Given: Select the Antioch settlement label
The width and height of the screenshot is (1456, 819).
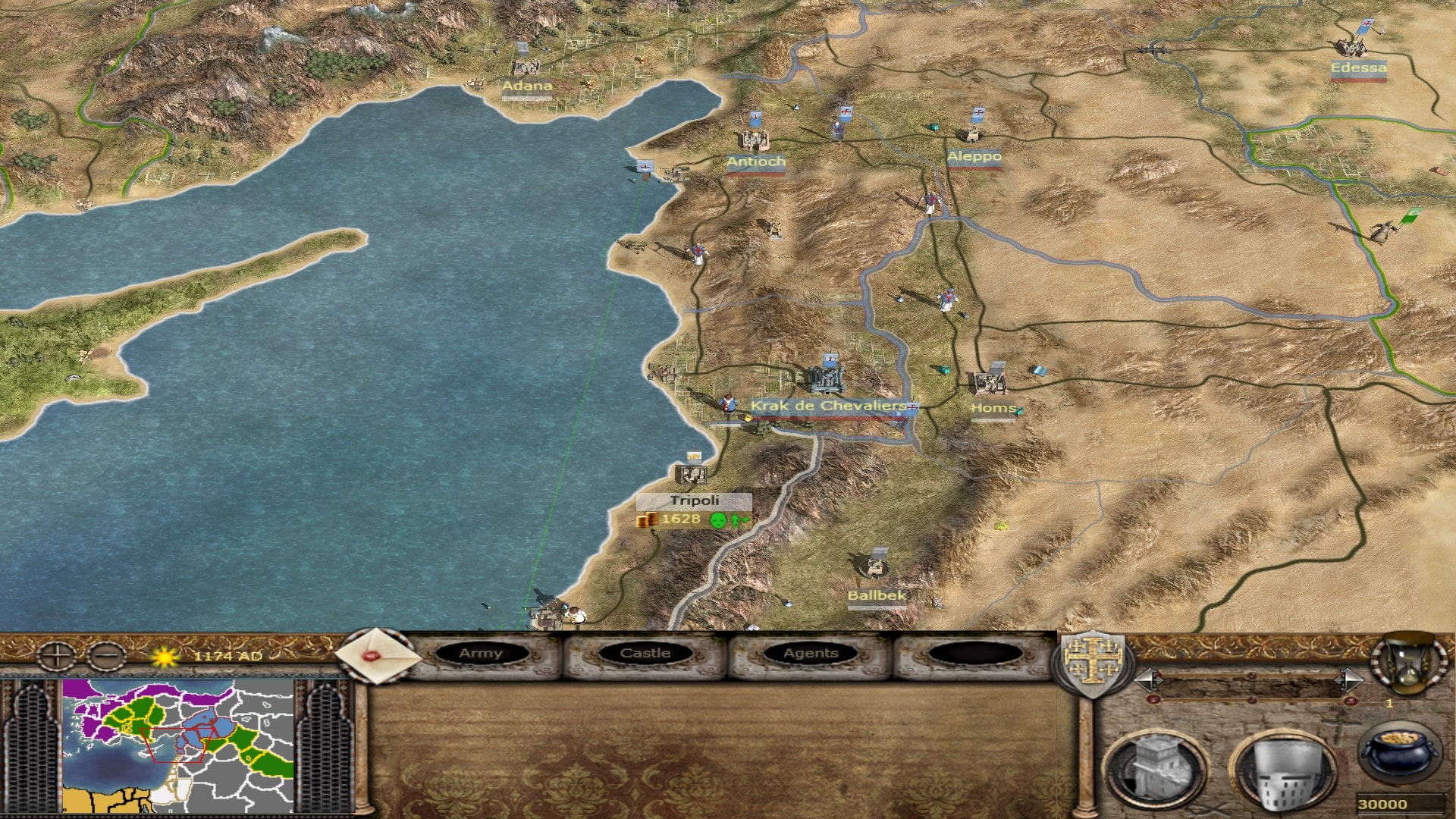Looking at the screenshot, I should coord(756,162).
